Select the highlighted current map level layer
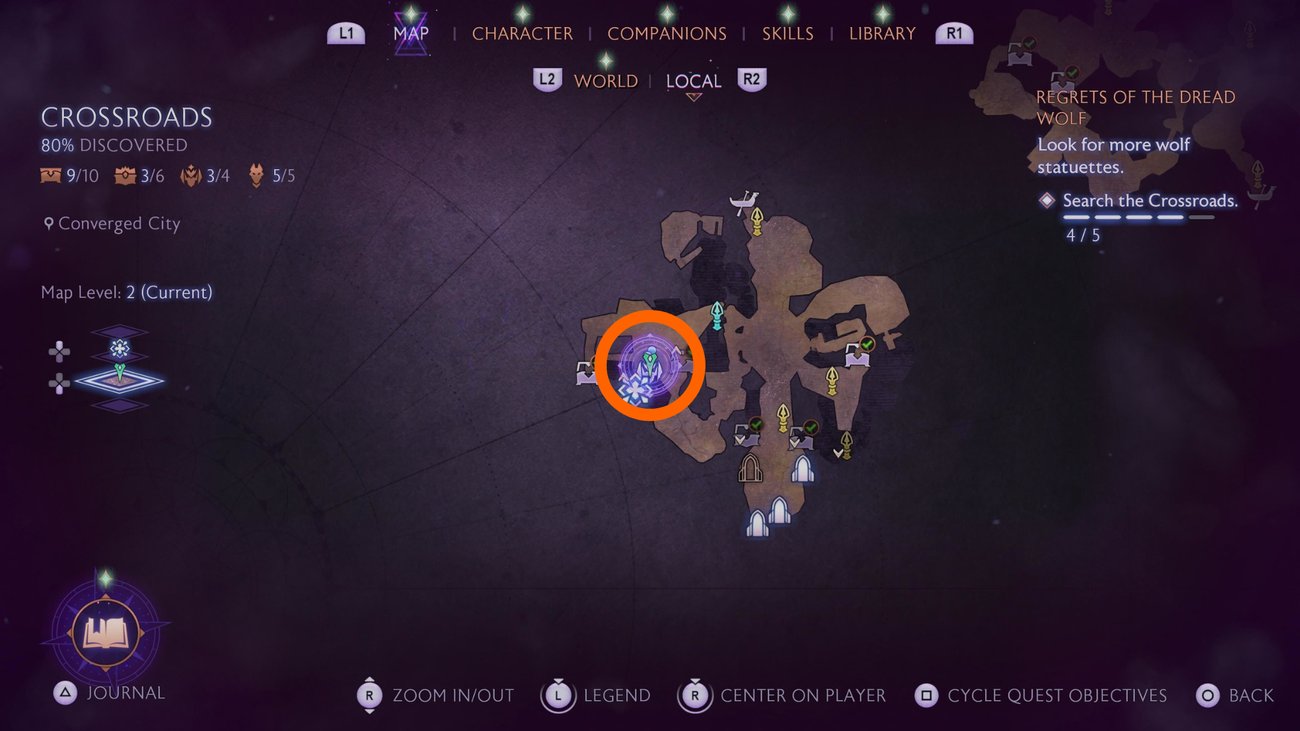1300x731 pixels. click(x=120, y=379)
